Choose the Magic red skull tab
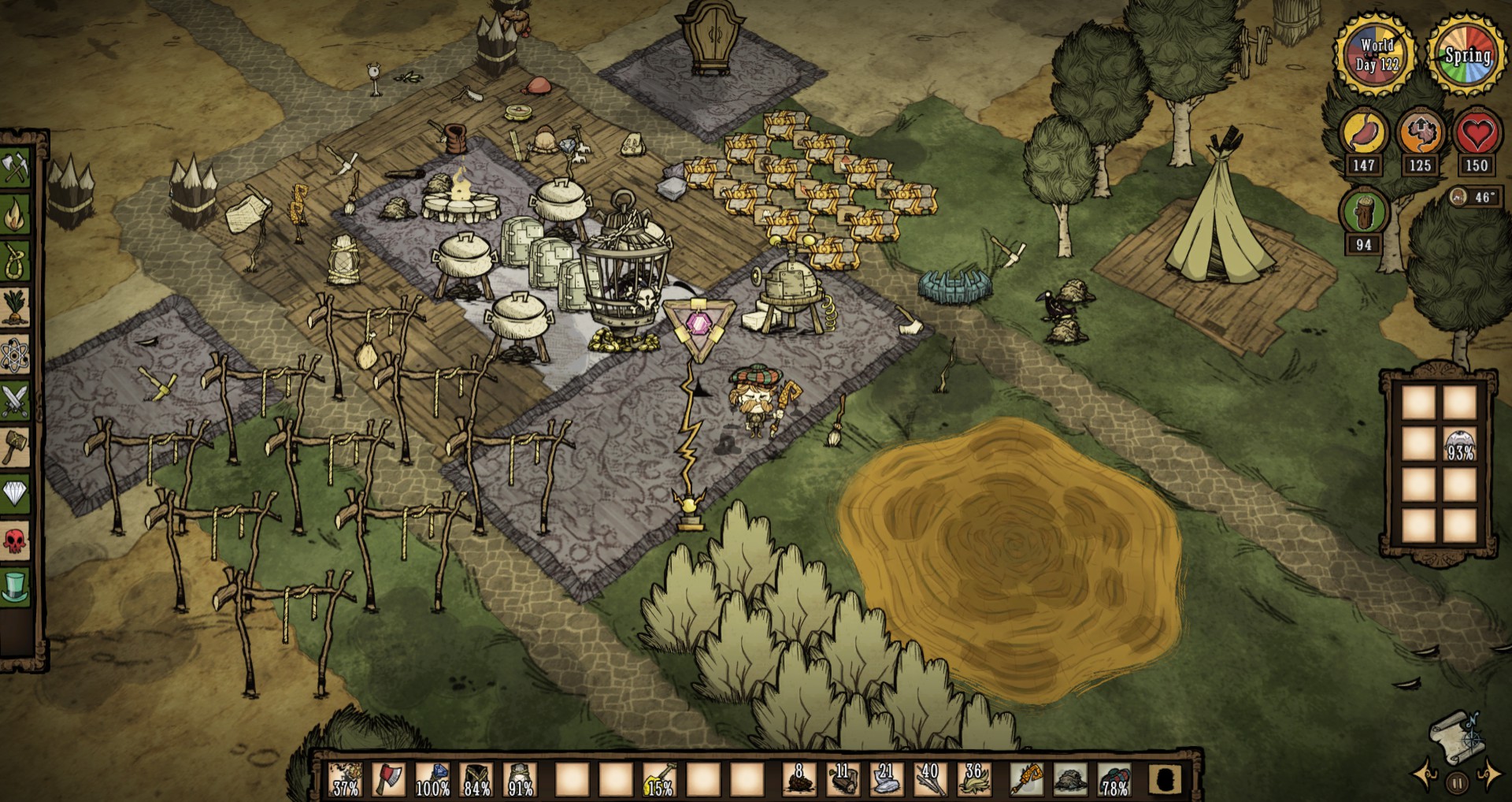The height and width of the screenshot is (802, 1512). click(15, 541)
